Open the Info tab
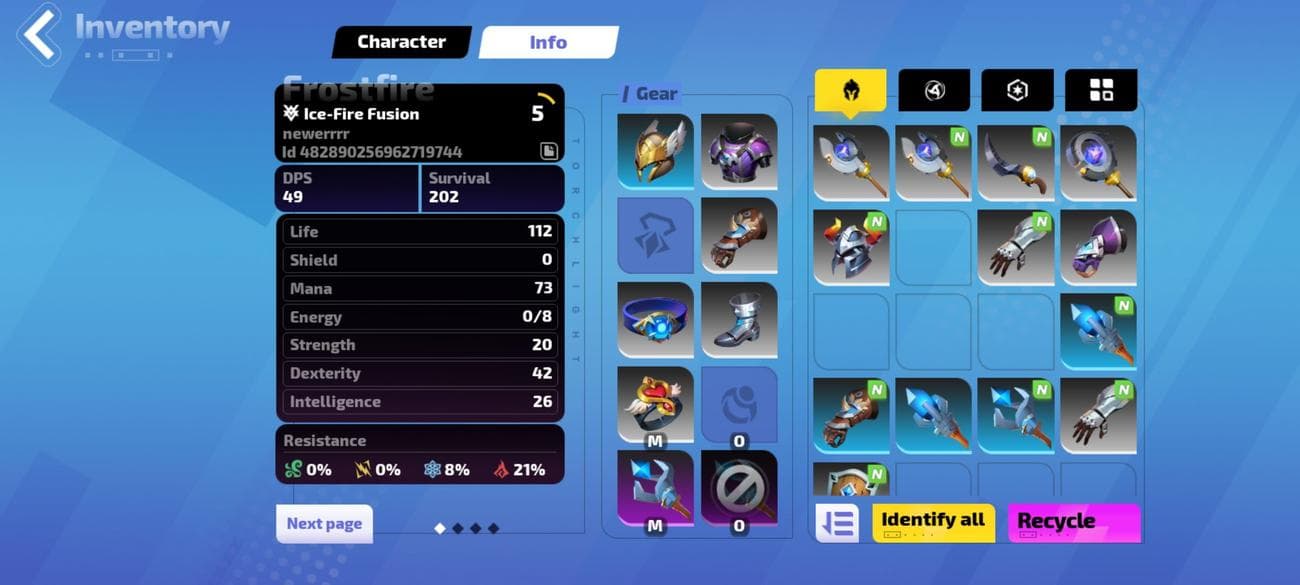Screen dimensions: 1300x585 [x=548, y=42]
